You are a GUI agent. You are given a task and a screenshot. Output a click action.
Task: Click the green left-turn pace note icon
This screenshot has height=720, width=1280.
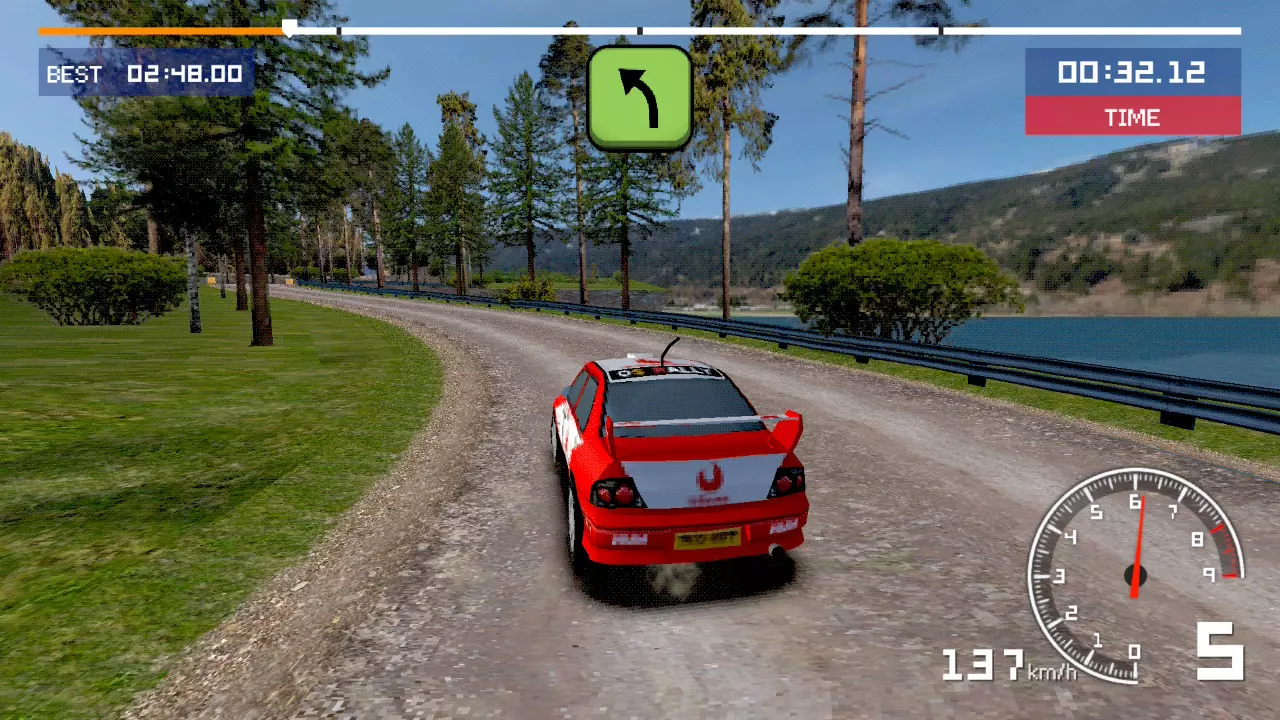pos(640,98)
